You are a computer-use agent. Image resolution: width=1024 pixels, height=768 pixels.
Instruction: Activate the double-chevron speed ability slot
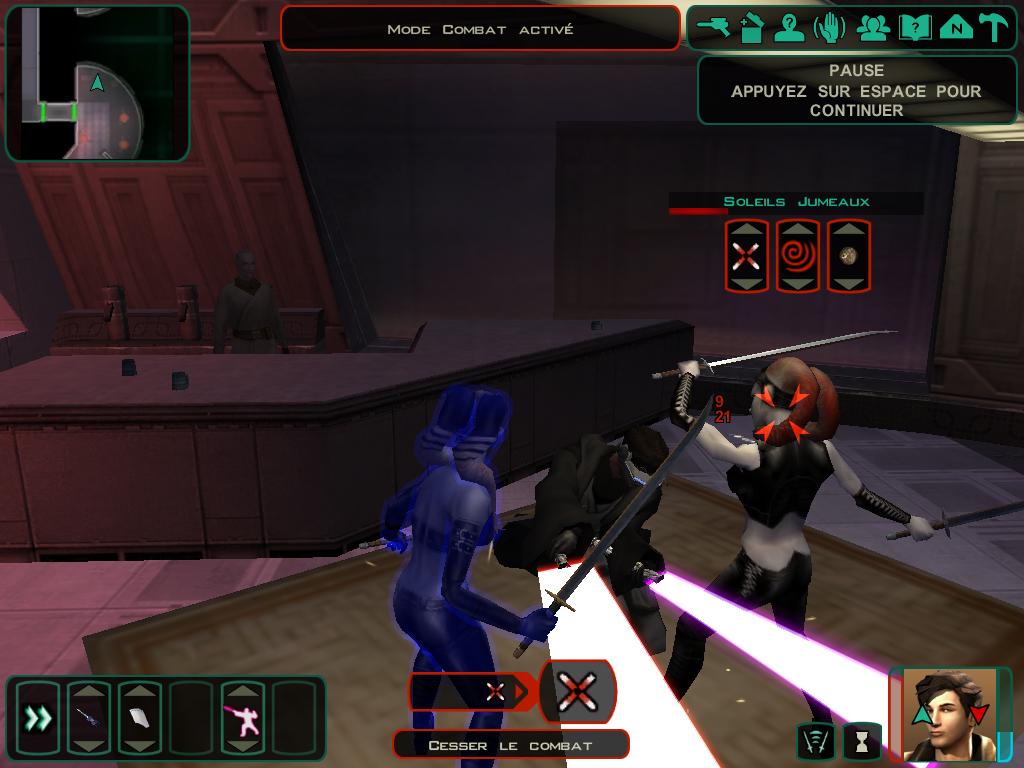pyautogui.click(x=38, y=717)
